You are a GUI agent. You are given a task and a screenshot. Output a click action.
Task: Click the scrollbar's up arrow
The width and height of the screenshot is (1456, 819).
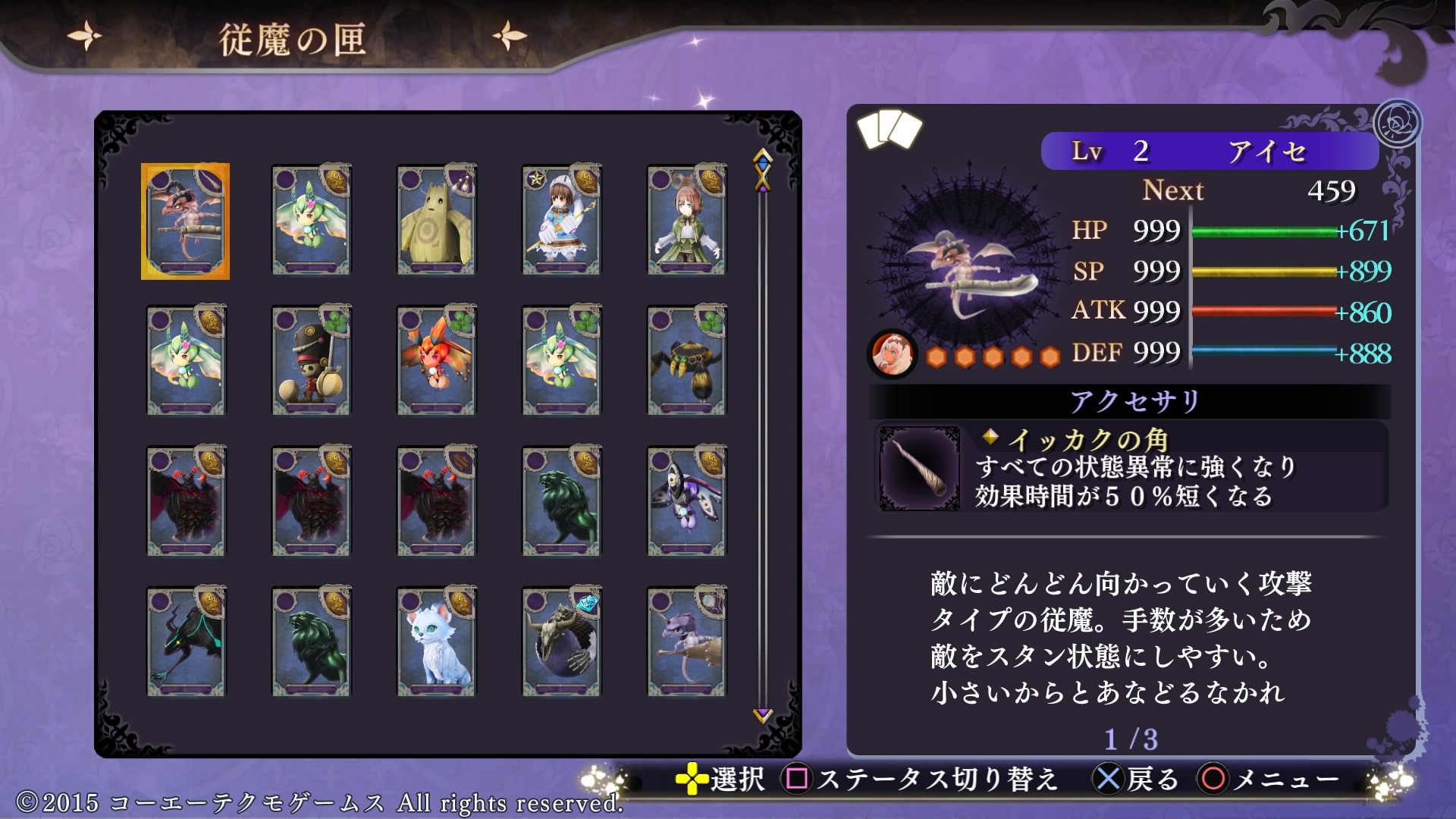(762, 157)
